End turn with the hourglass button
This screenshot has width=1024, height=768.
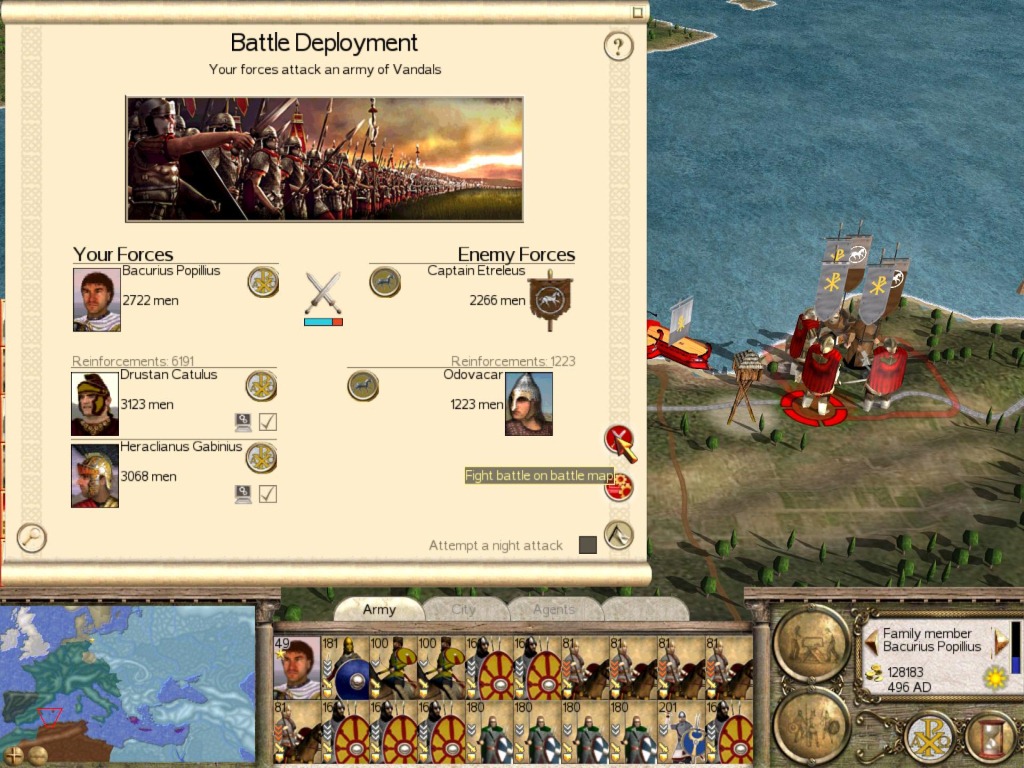click(x=989, y=738)
